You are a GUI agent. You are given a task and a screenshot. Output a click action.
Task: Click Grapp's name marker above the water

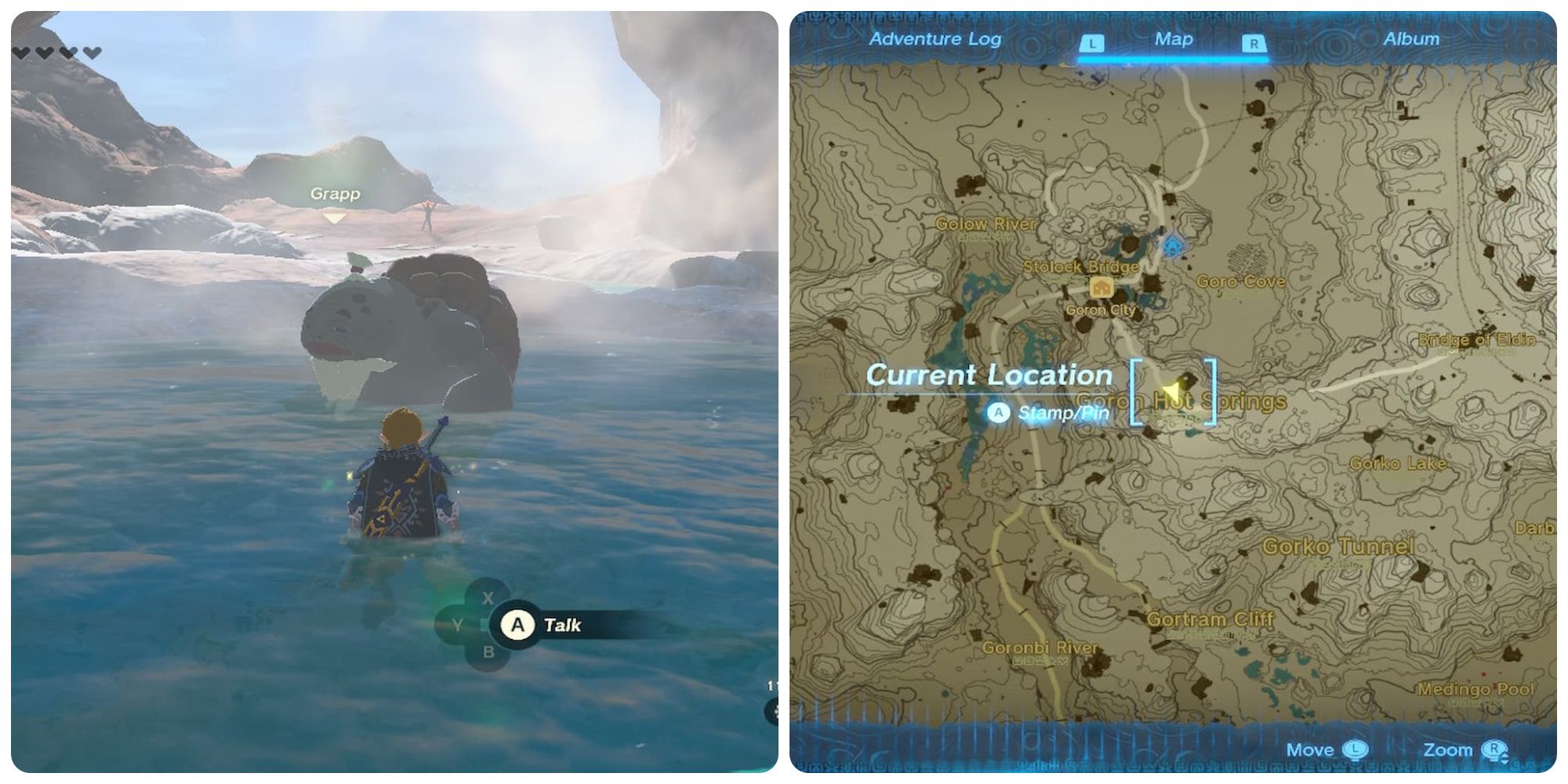click(x=336, y=194)
